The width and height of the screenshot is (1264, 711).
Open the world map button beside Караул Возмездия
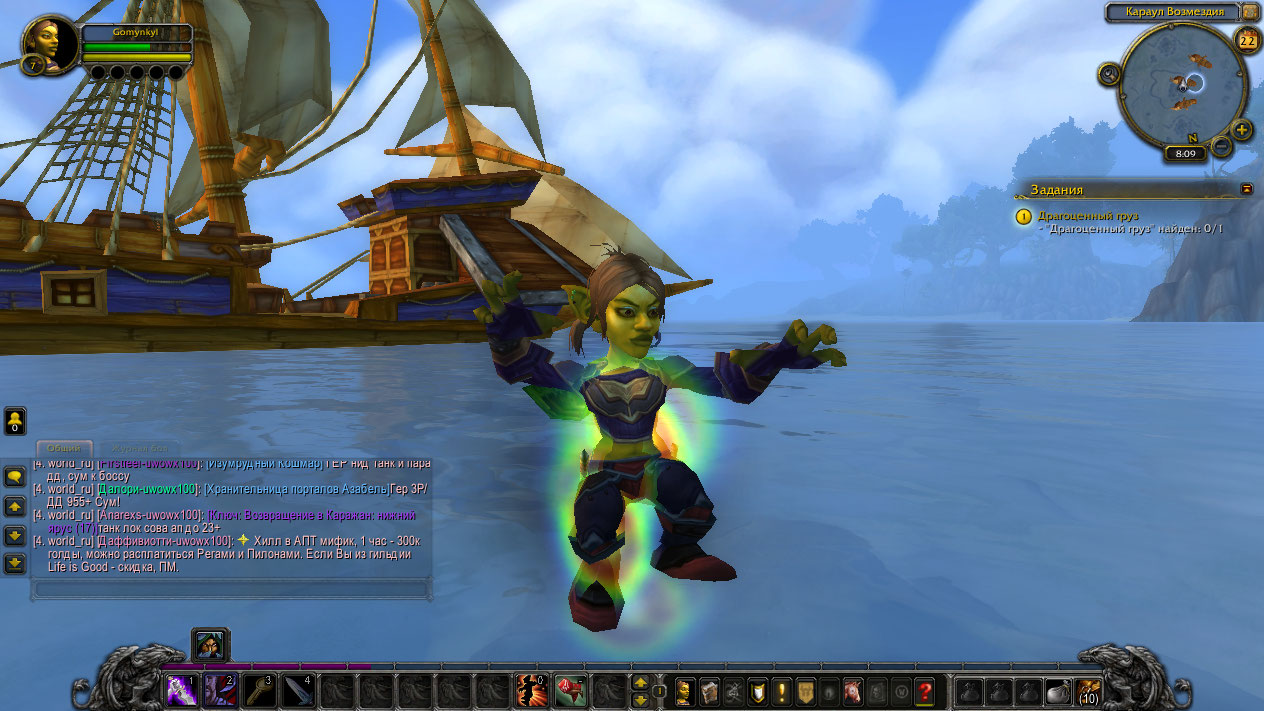click(1250, 12)
